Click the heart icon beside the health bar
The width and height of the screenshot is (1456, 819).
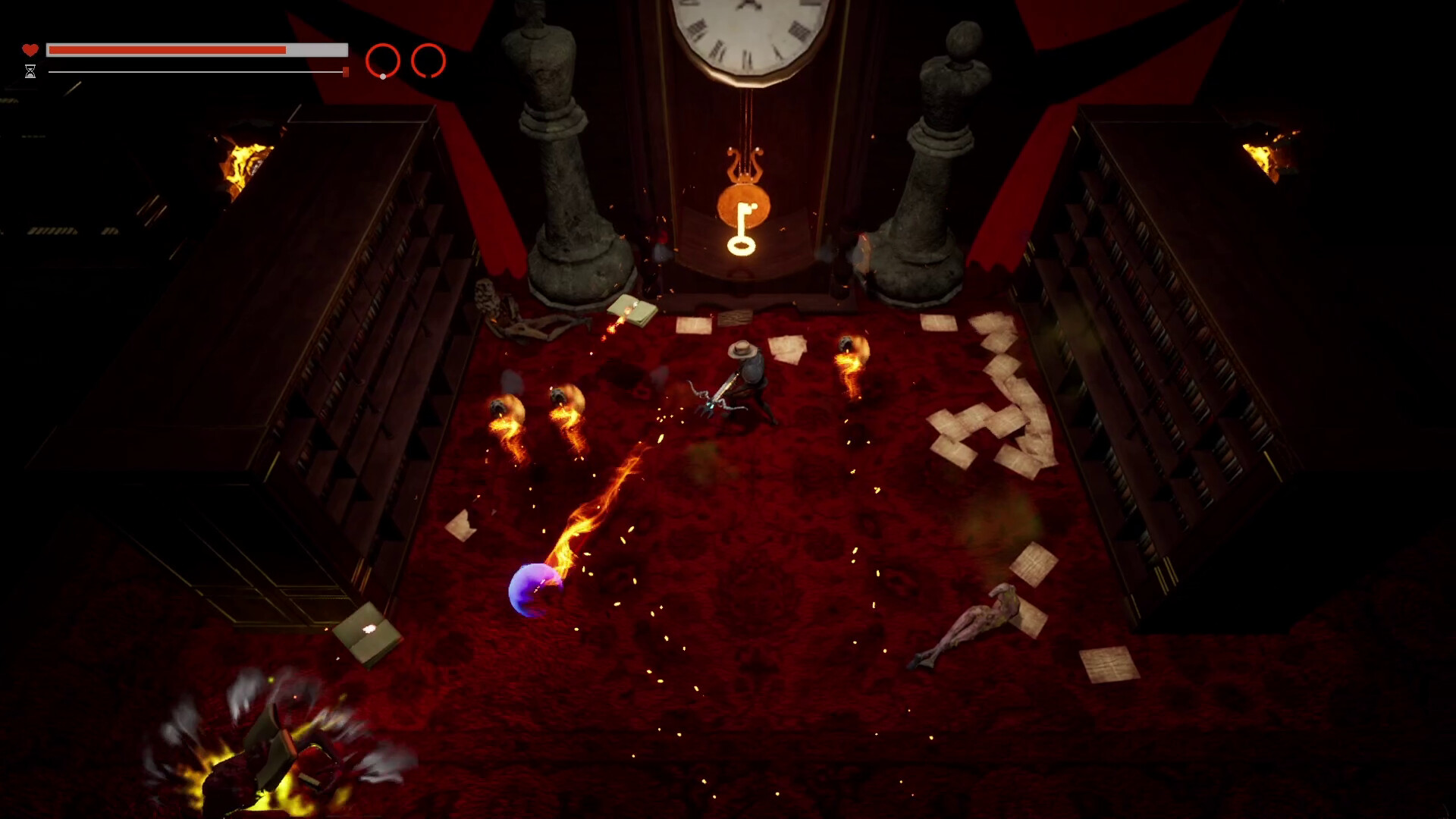[x=30, y=49]
